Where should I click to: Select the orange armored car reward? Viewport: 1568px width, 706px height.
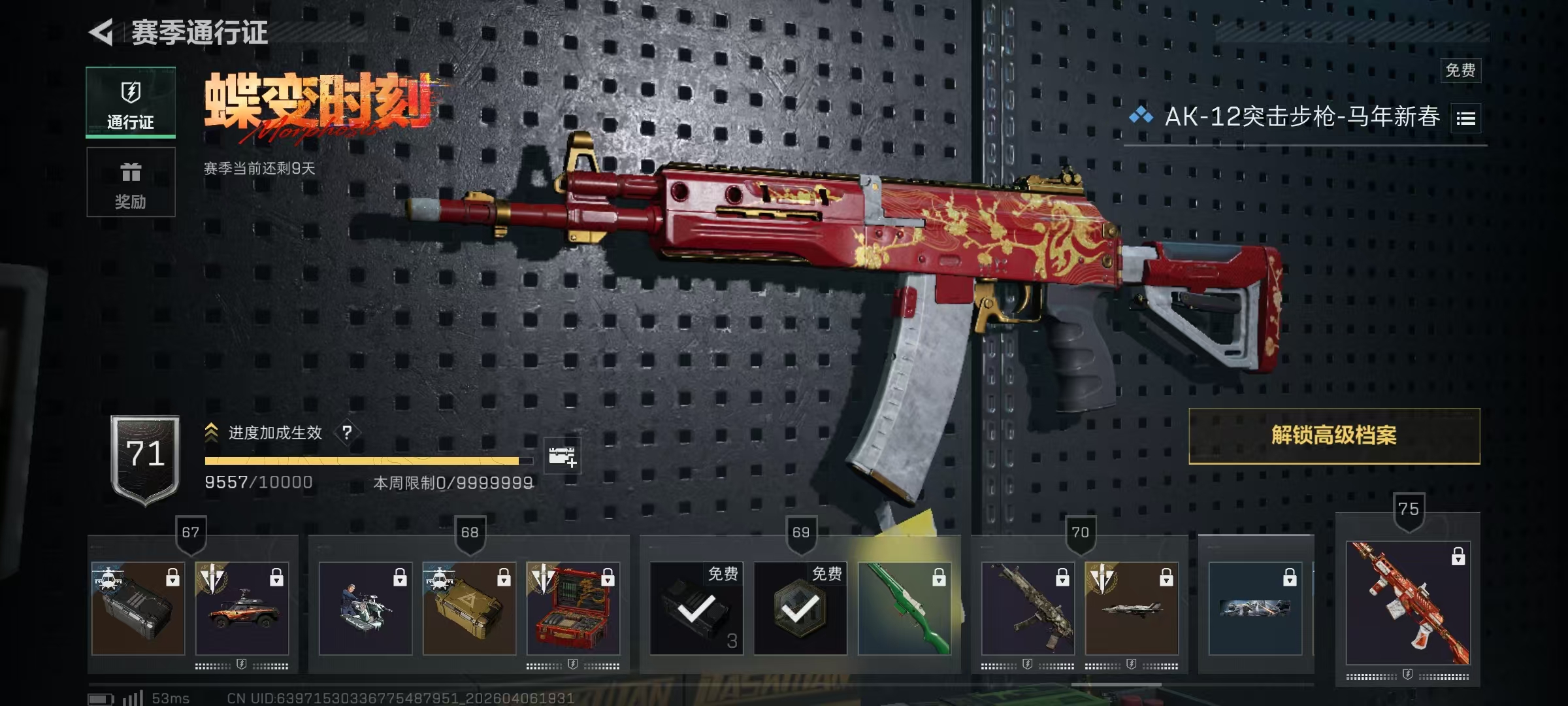242,609
